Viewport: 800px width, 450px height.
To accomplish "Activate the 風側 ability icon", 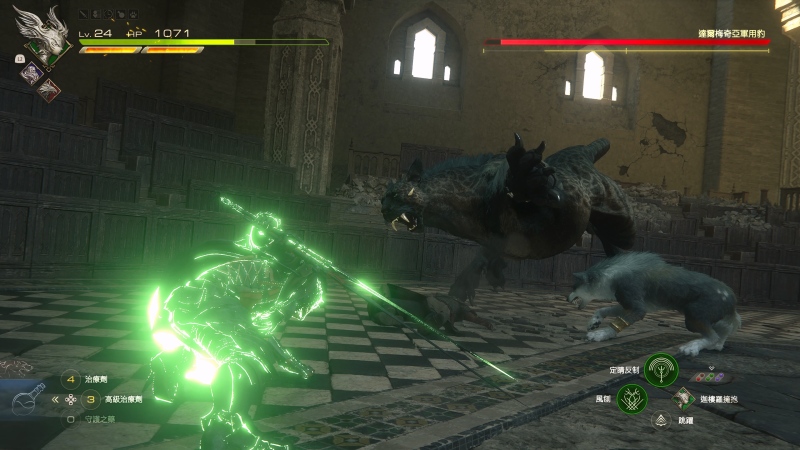I will [632, 399].
